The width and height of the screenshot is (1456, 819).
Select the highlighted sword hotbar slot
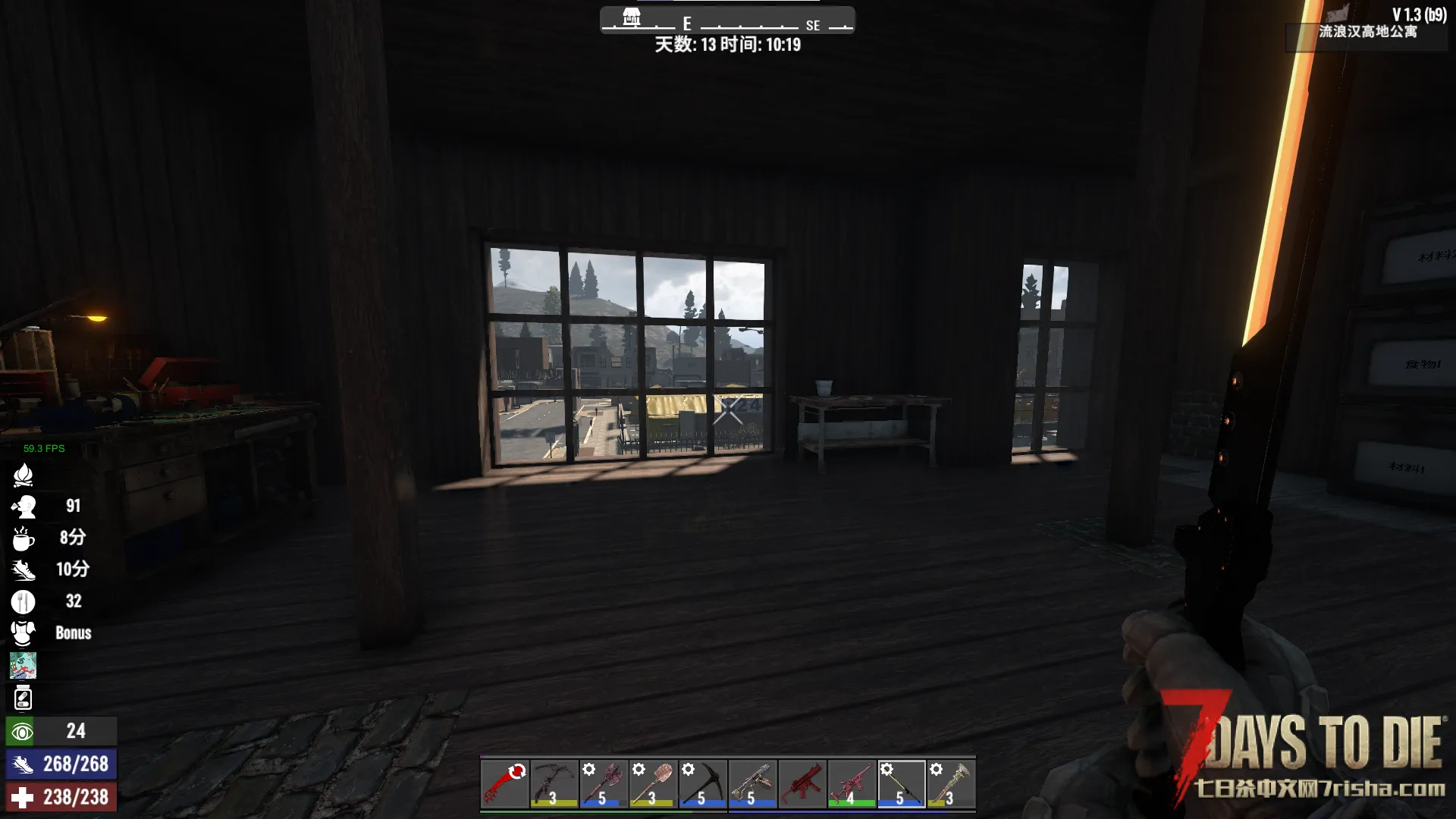901,783
